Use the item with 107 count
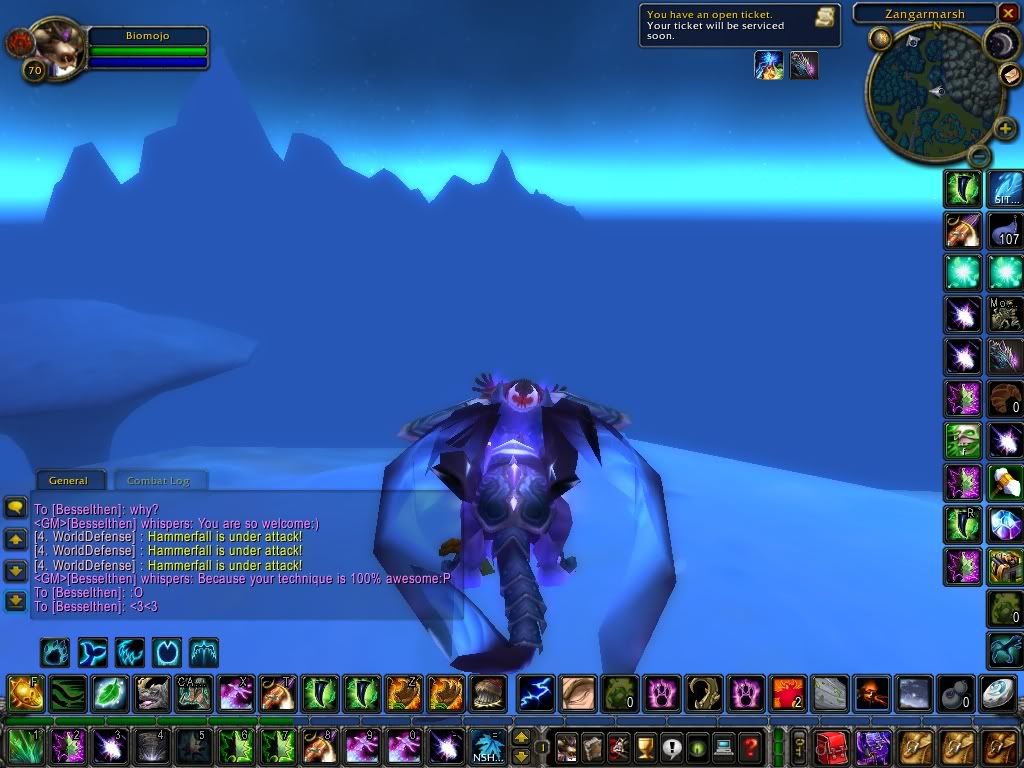The height and width of the screenshot is (768, 1024). pos(1005,230)
